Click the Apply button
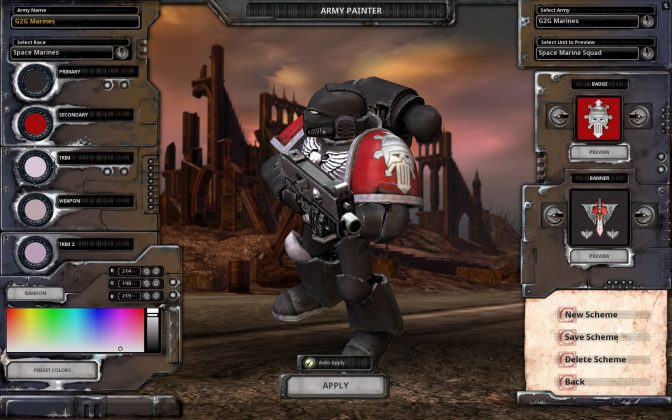Image resolution: width=672 pixels, height=420 pixels. point(335,385)
